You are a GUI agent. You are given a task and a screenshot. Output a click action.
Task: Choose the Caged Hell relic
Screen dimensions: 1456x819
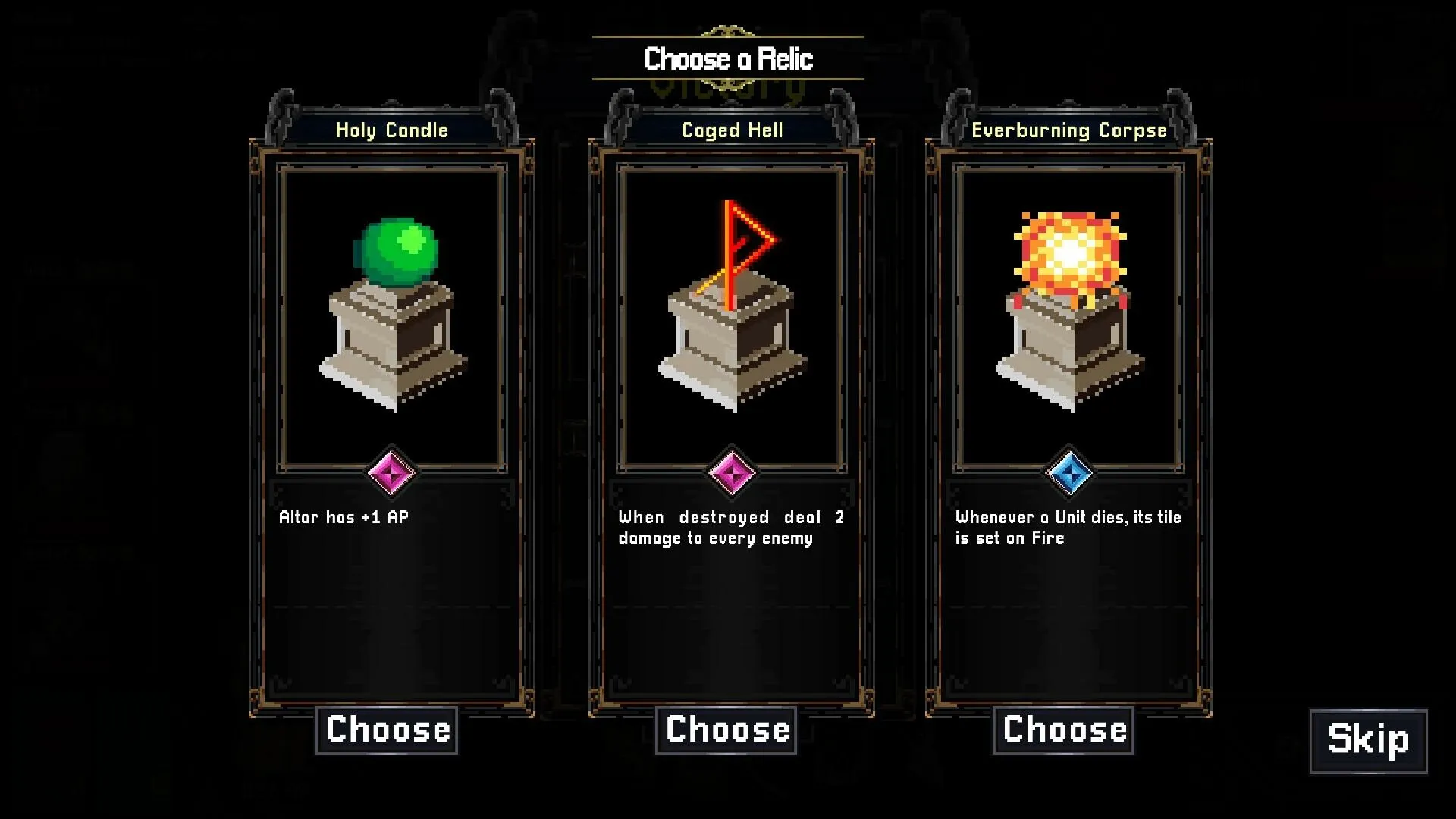pyautogui.click(x=726, y=729)
